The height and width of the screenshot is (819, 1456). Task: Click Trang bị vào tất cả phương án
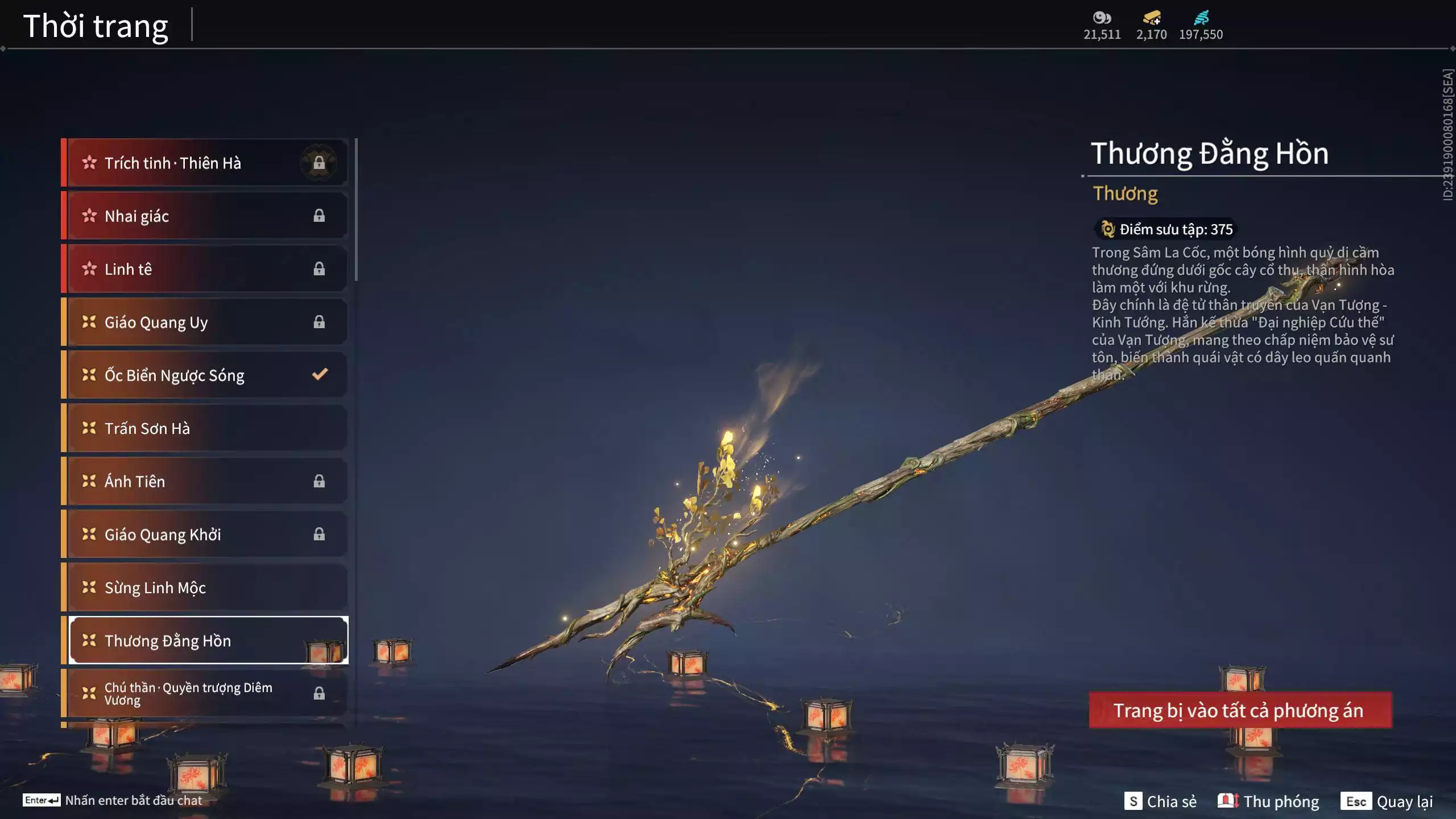pos(1240,710)
